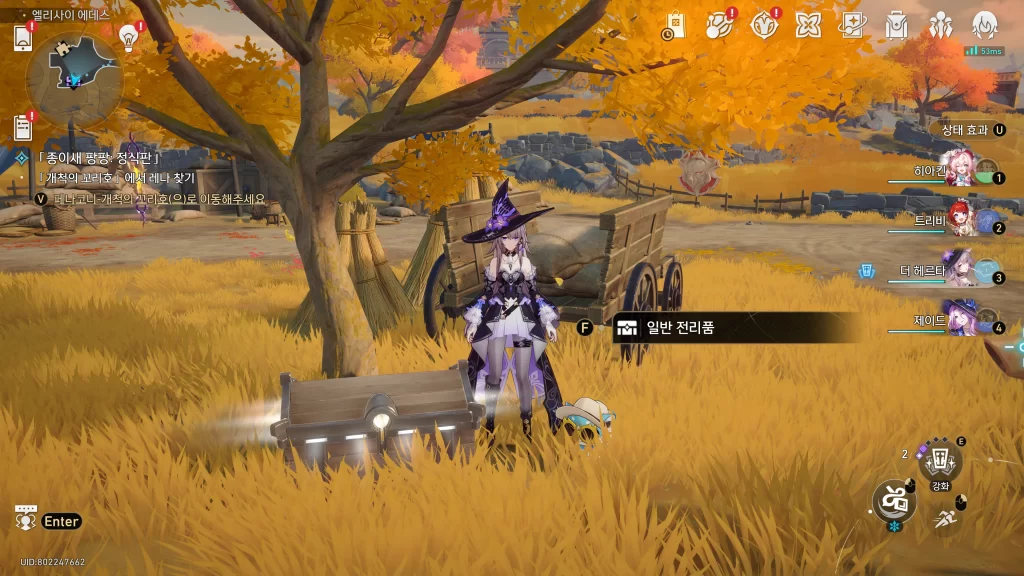Screen dimensions: 1024x576
Task: Toggle the sprint running icon
Action: [x=944, y=518]
